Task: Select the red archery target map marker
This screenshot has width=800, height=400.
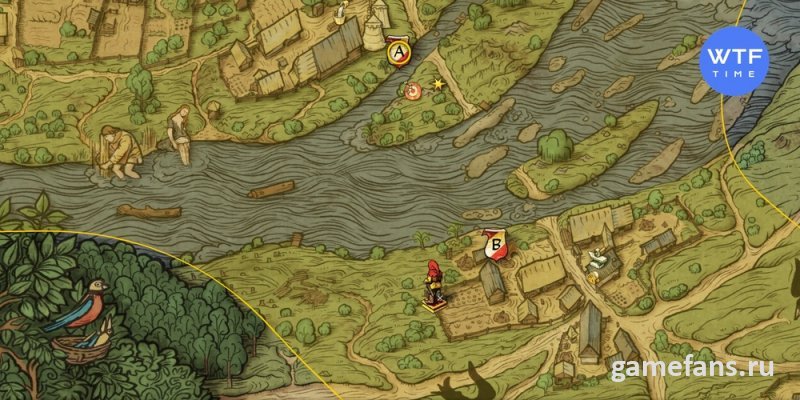Action: pyautogui.click(x=413, y=92)
